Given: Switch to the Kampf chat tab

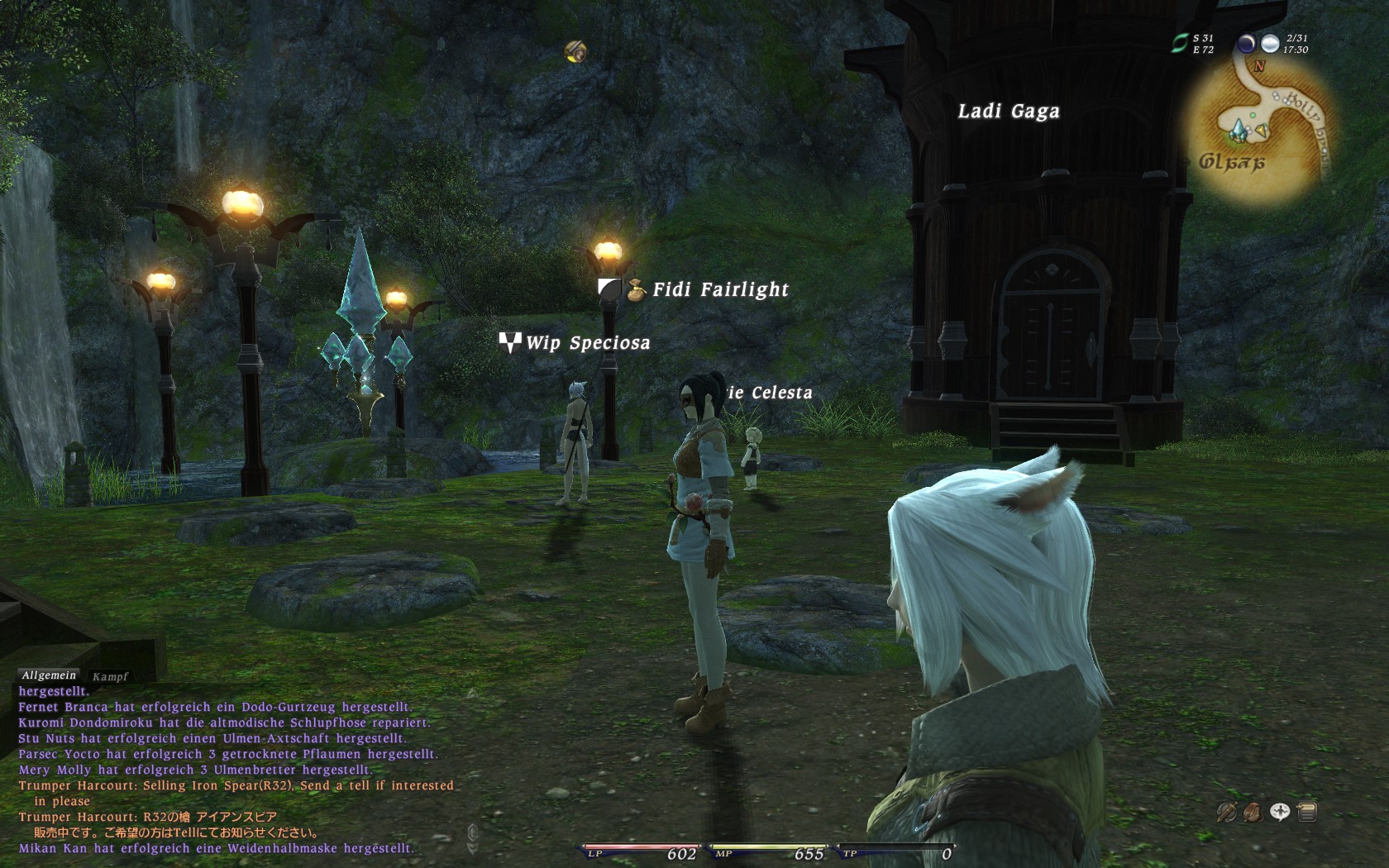Looking at the screenshot, I should [x=110, y=676].
